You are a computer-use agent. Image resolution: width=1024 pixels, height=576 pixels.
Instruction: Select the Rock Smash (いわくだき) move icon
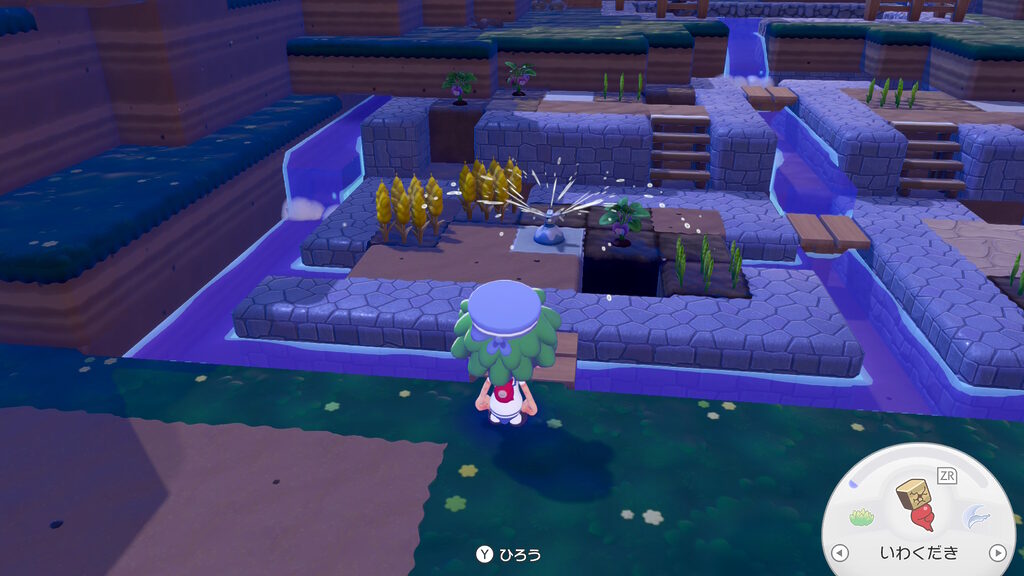(x=918, y=505)
